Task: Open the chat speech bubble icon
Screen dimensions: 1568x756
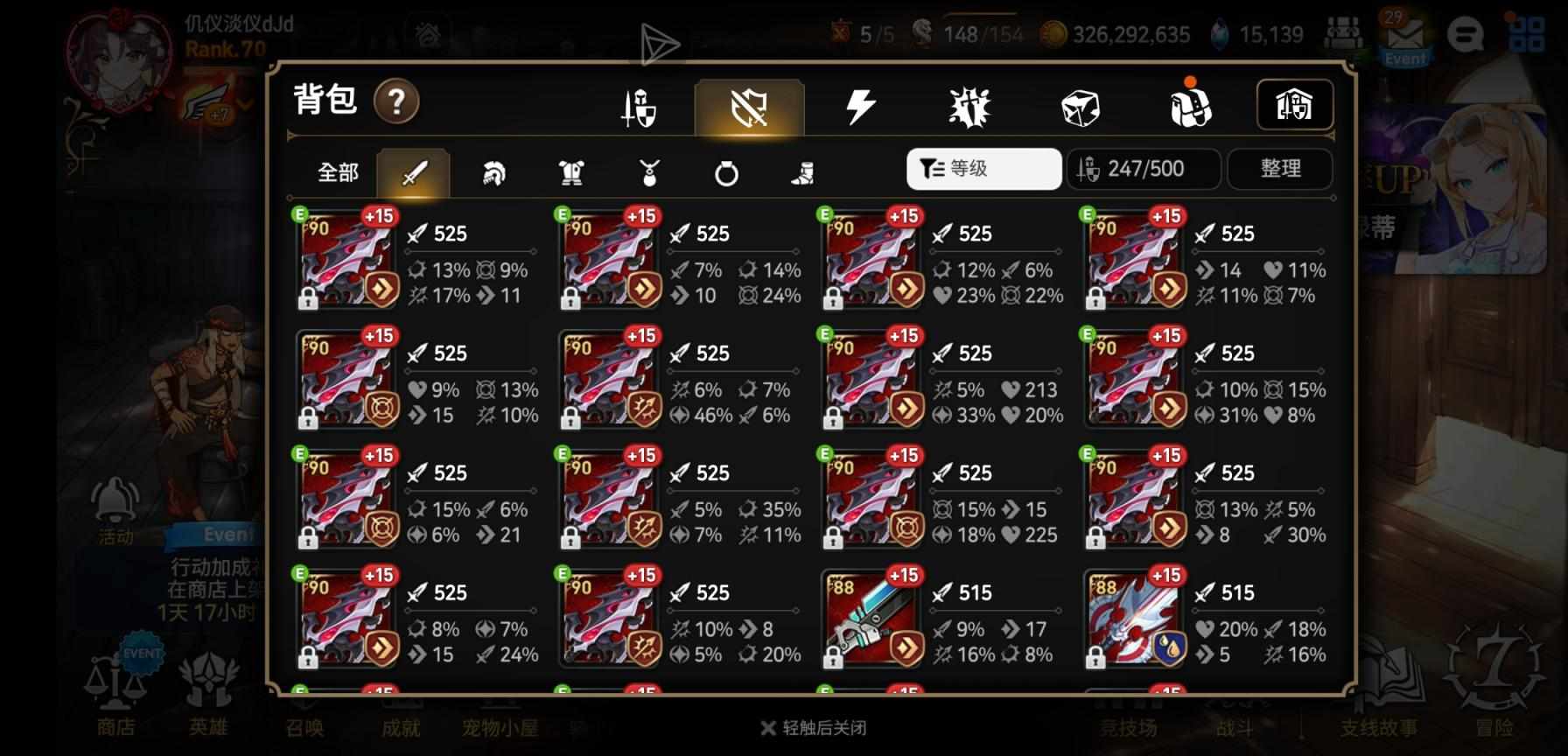Action: [x=1465, y=35]
